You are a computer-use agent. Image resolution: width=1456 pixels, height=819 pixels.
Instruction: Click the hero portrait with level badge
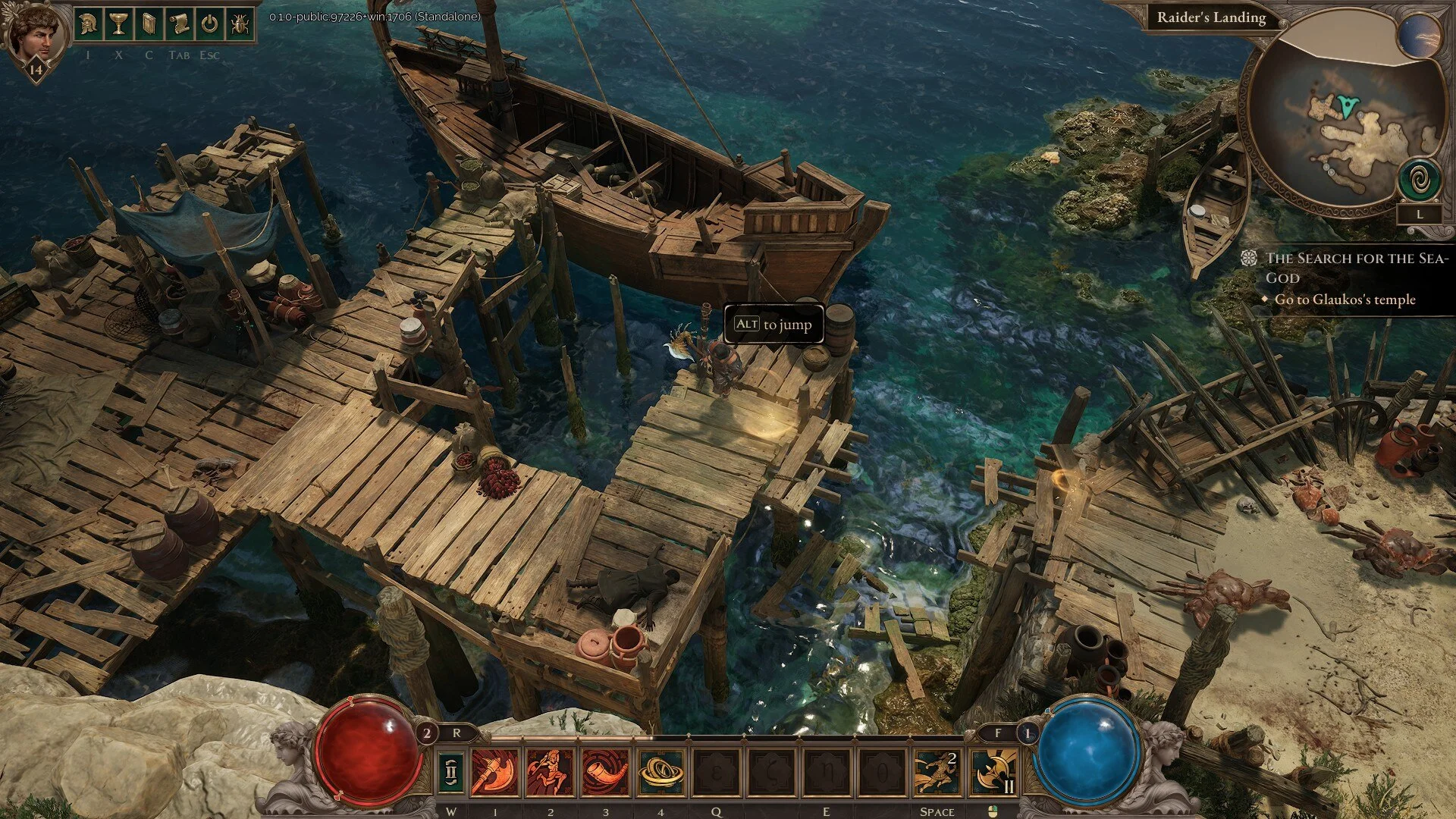(x=33, y=36)
